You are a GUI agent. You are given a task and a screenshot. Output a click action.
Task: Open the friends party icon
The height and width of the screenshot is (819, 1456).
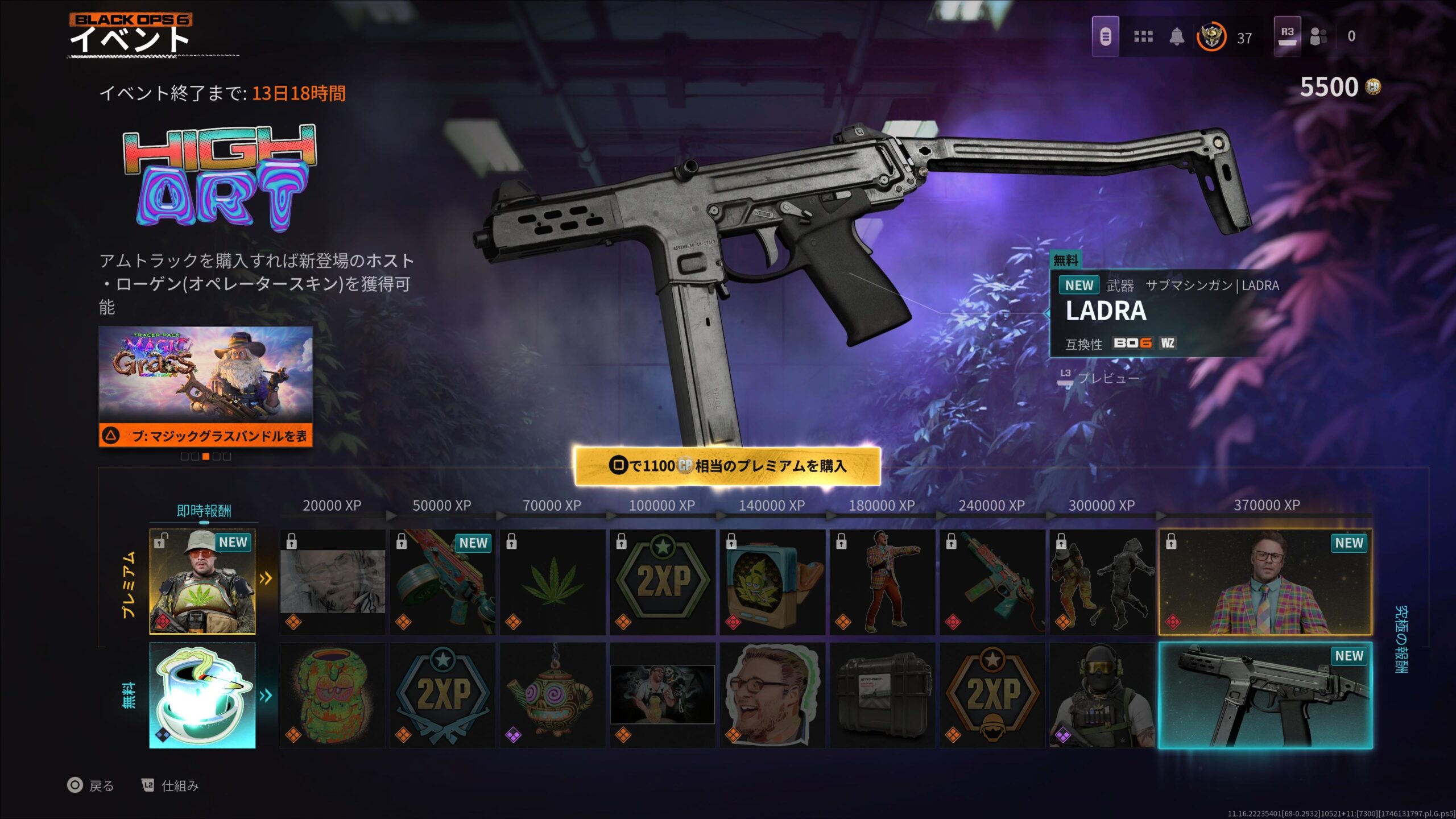point(1318,37)
